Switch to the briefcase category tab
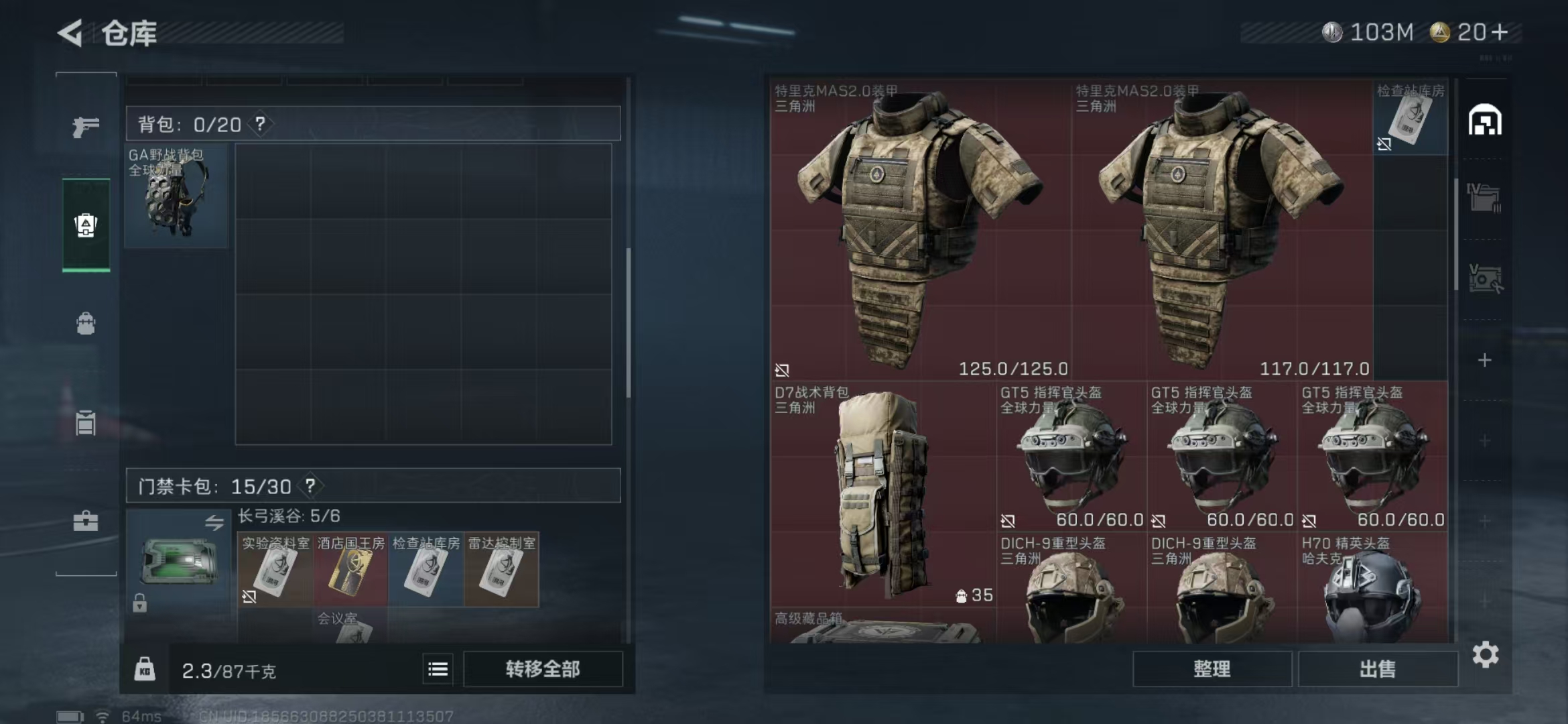The width and height of the screenshot is (1568, 724). pyautogui.click(x=86, y=521)
